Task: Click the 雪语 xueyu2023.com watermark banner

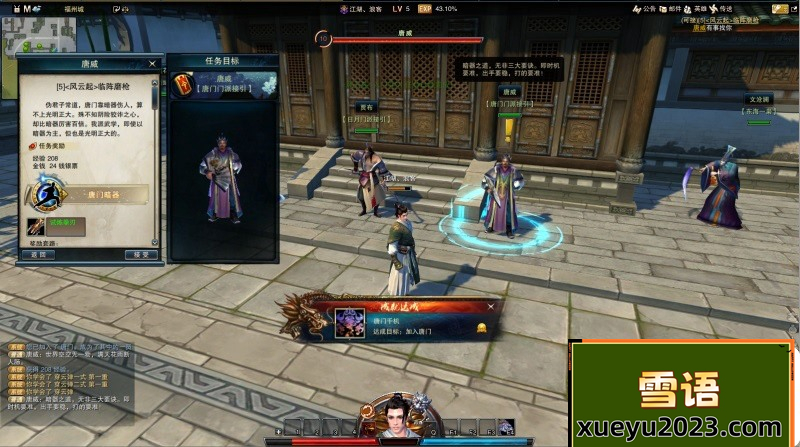Action: click(683, 394)
